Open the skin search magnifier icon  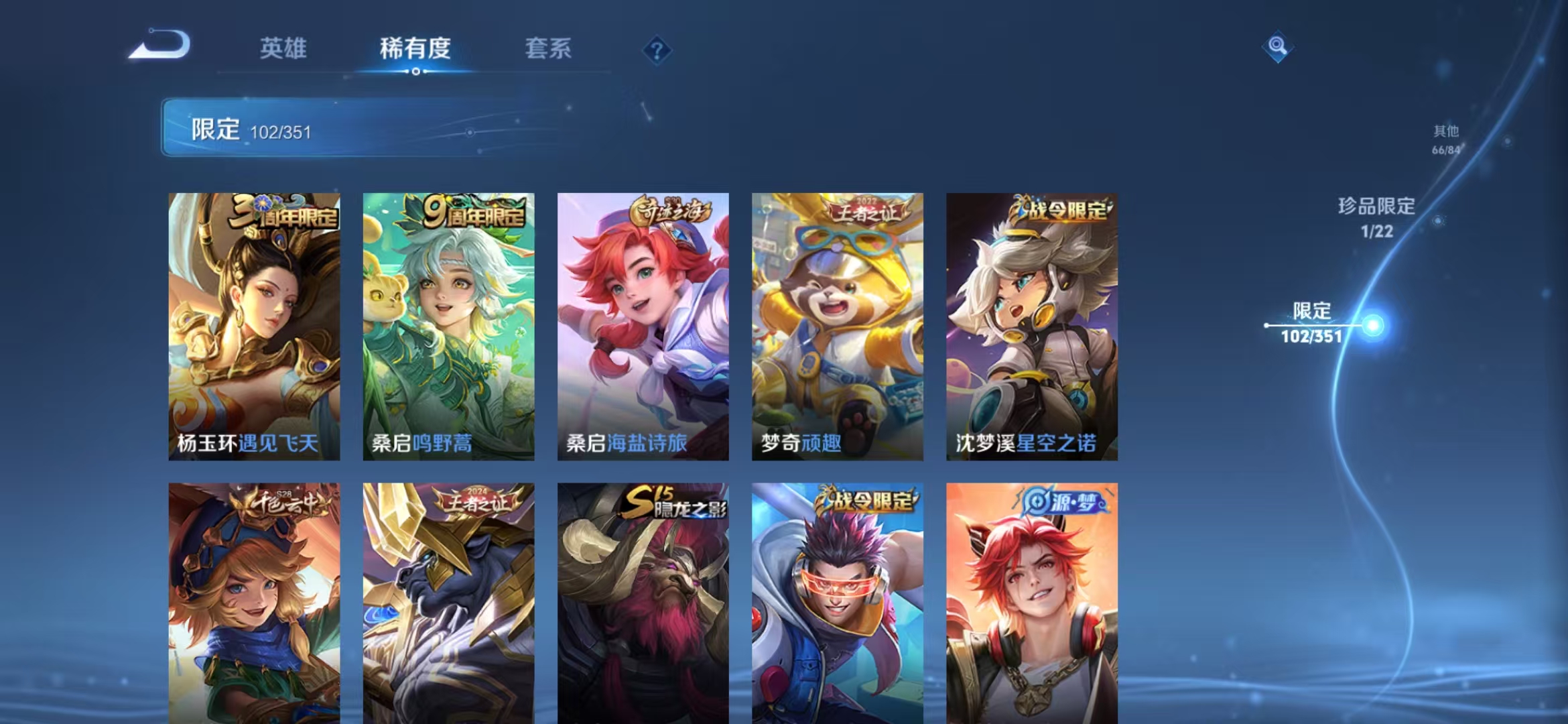pos(1276,47)
